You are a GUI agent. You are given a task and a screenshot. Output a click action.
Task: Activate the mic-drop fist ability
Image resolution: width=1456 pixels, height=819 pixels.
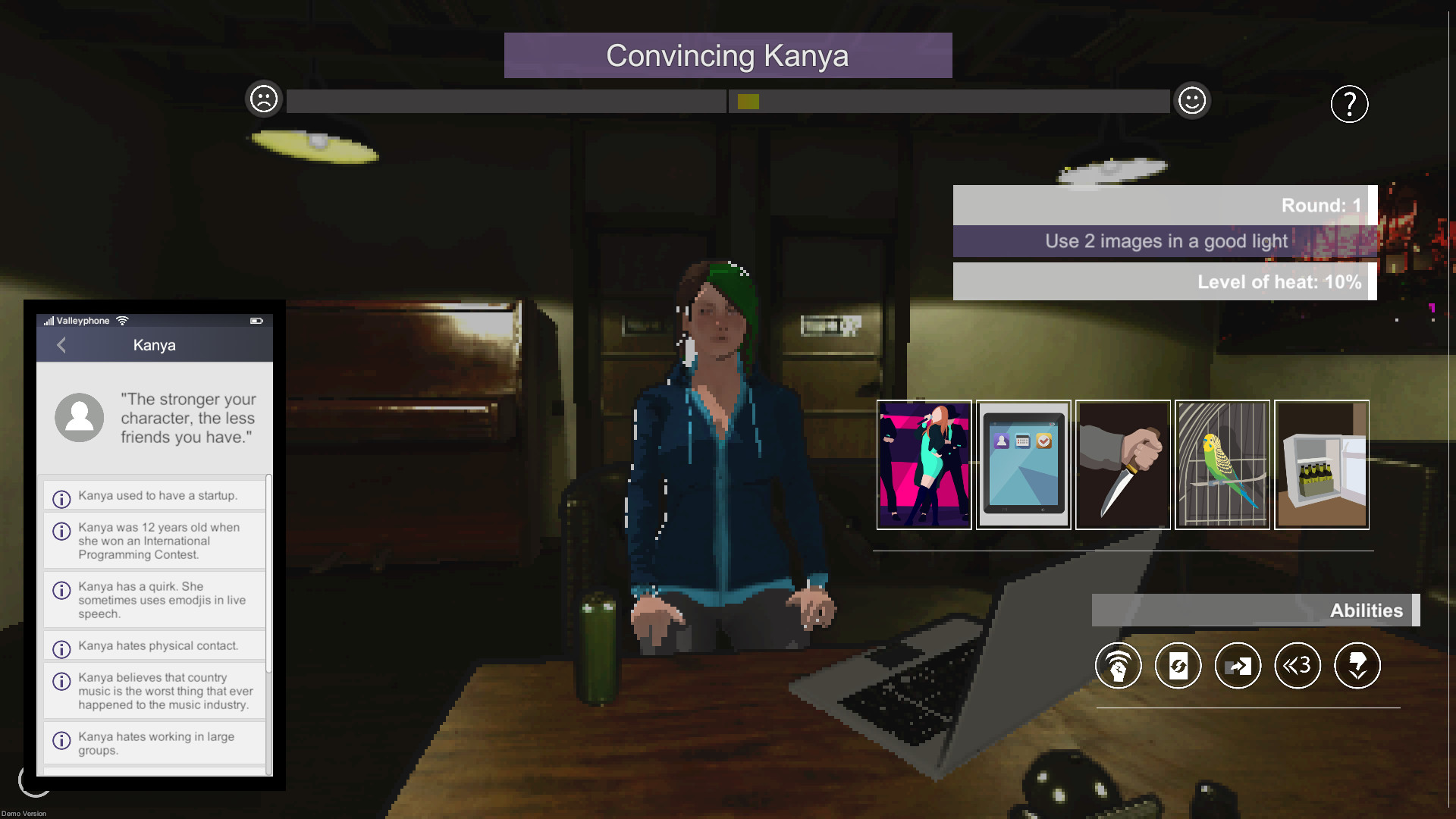(1119, 665)
